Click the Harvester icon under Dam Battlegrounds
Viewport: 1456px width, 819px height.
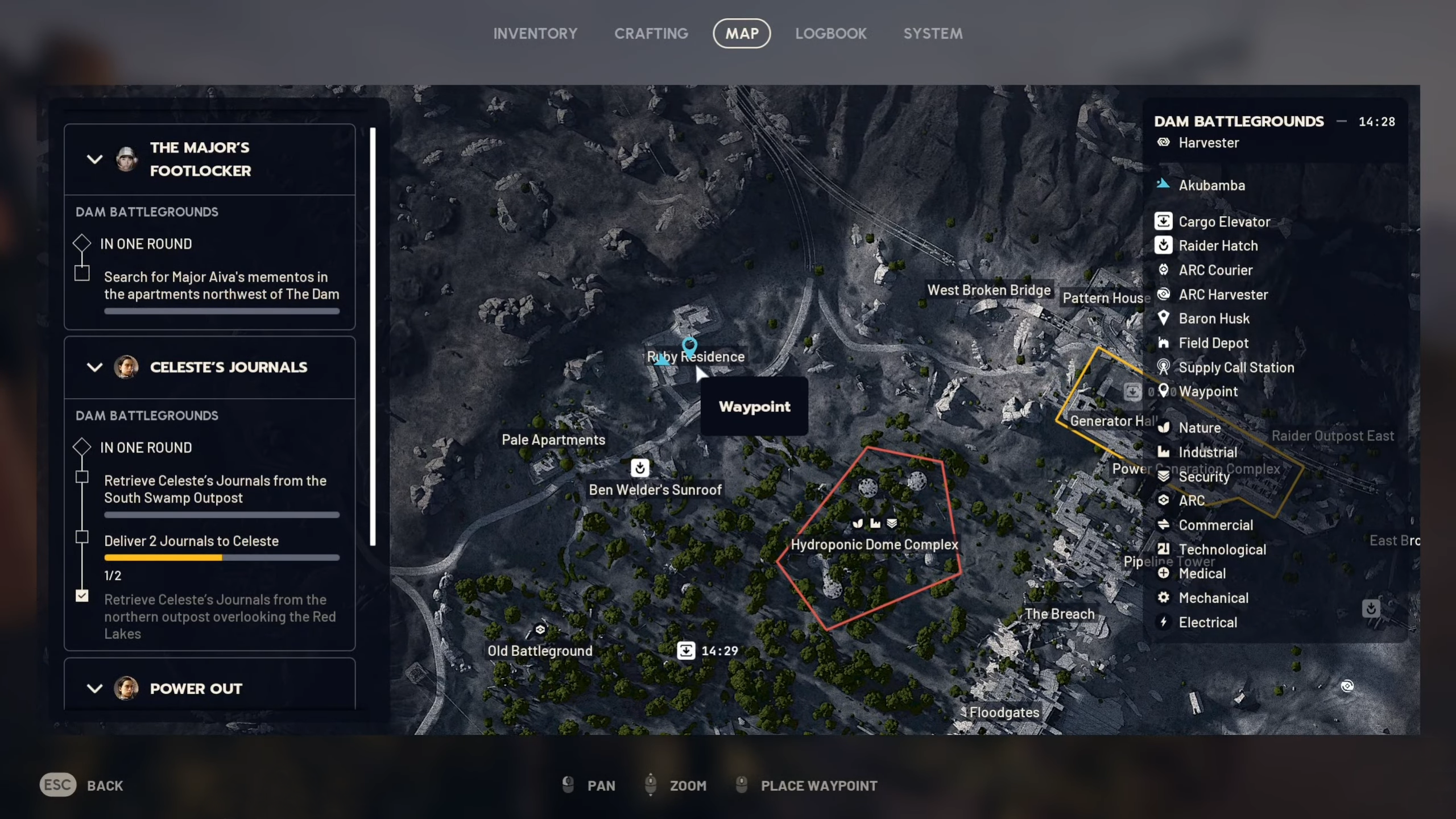1164,143
